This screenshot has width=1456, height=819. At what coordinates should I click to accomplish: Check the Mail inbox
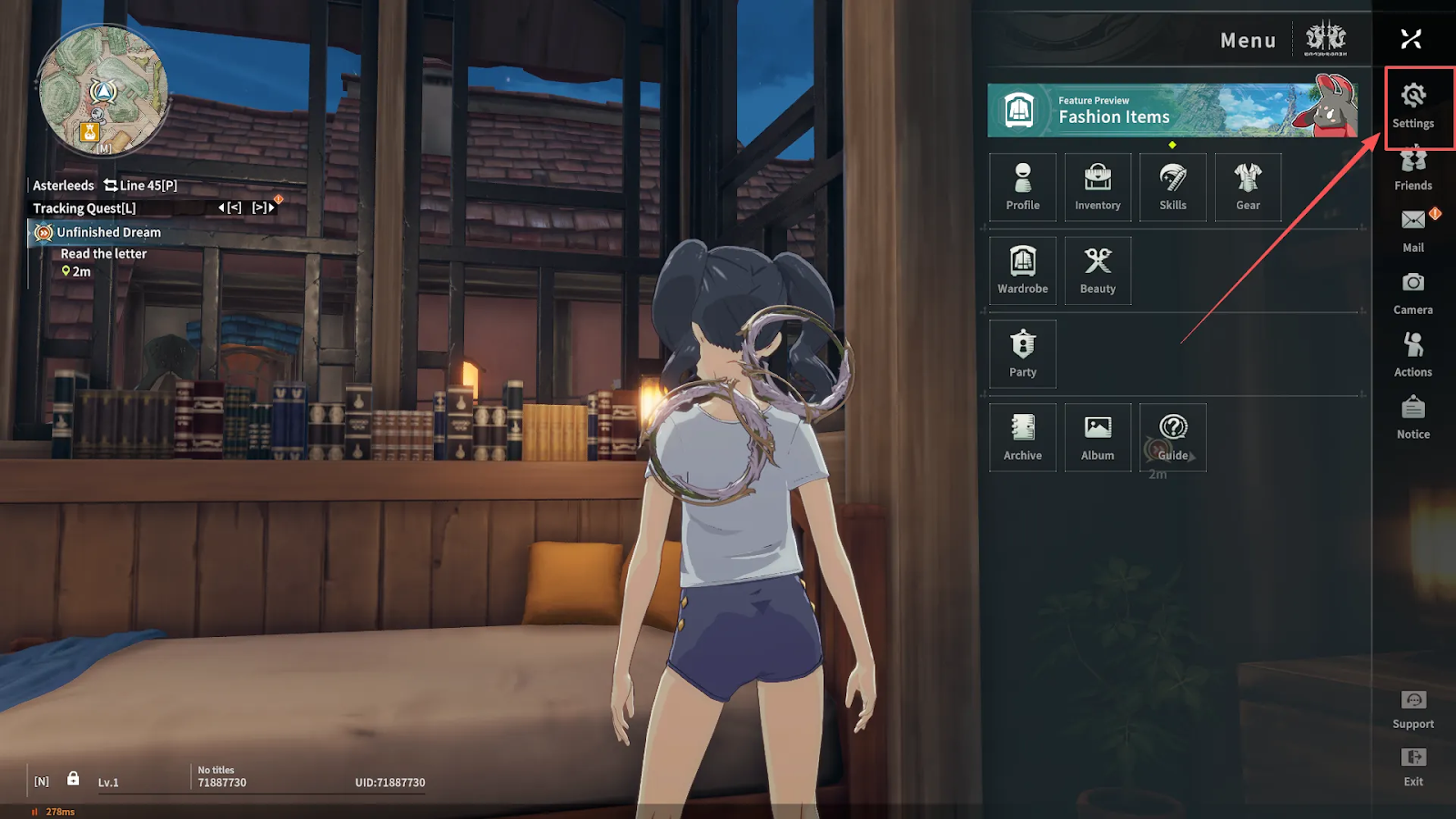[x=1412, y=230]
